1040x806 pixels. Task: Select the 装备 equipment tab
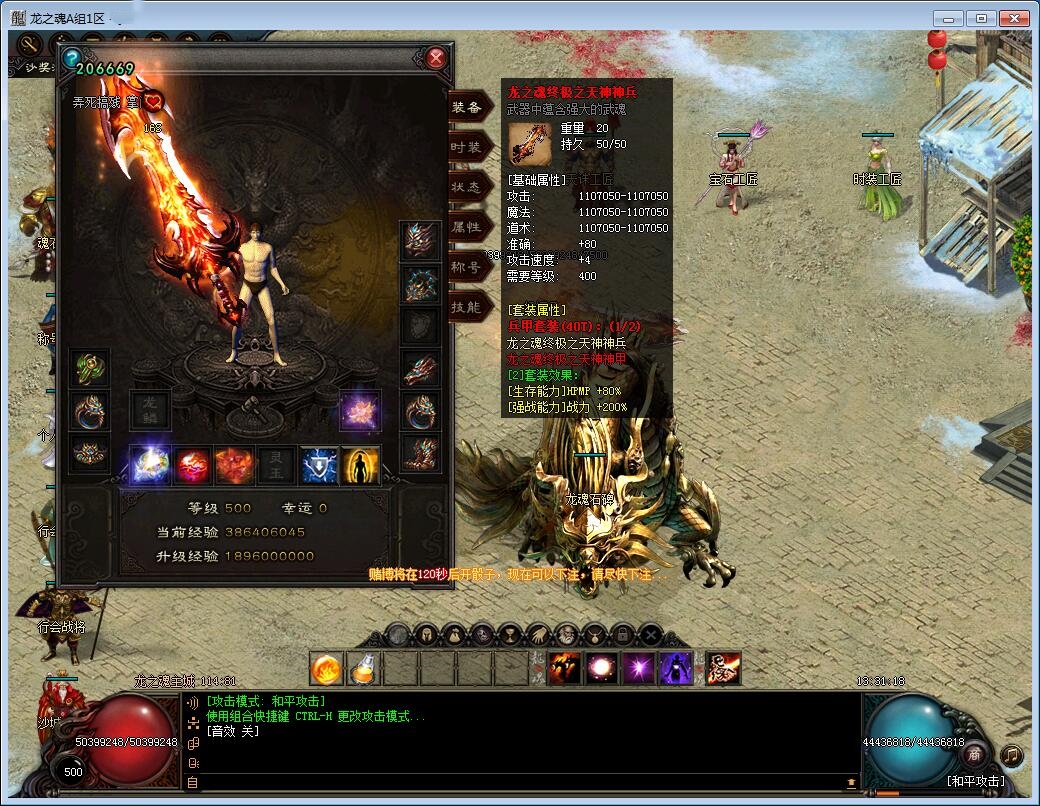click(467, 107)
